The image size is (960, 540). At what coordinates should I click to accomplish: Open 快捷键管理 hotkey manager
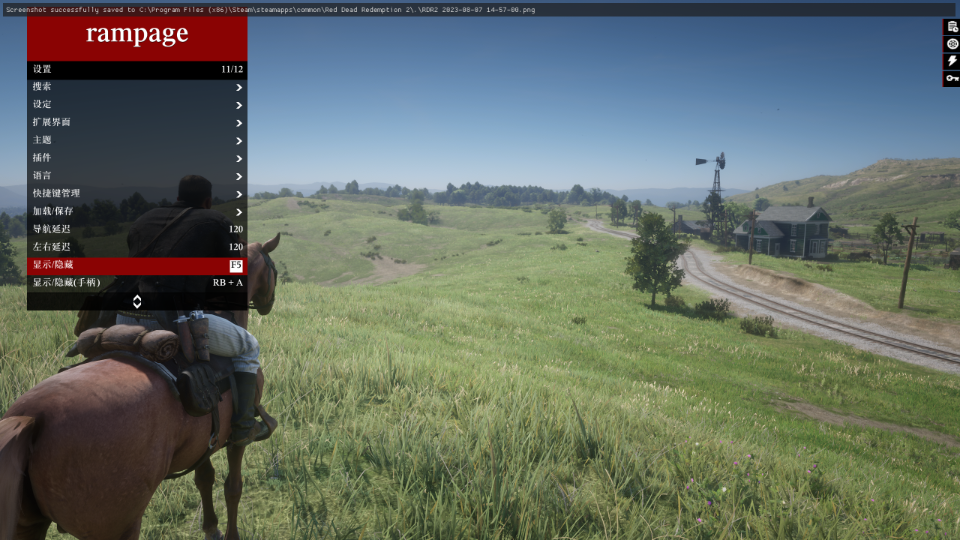coord(137,194)
